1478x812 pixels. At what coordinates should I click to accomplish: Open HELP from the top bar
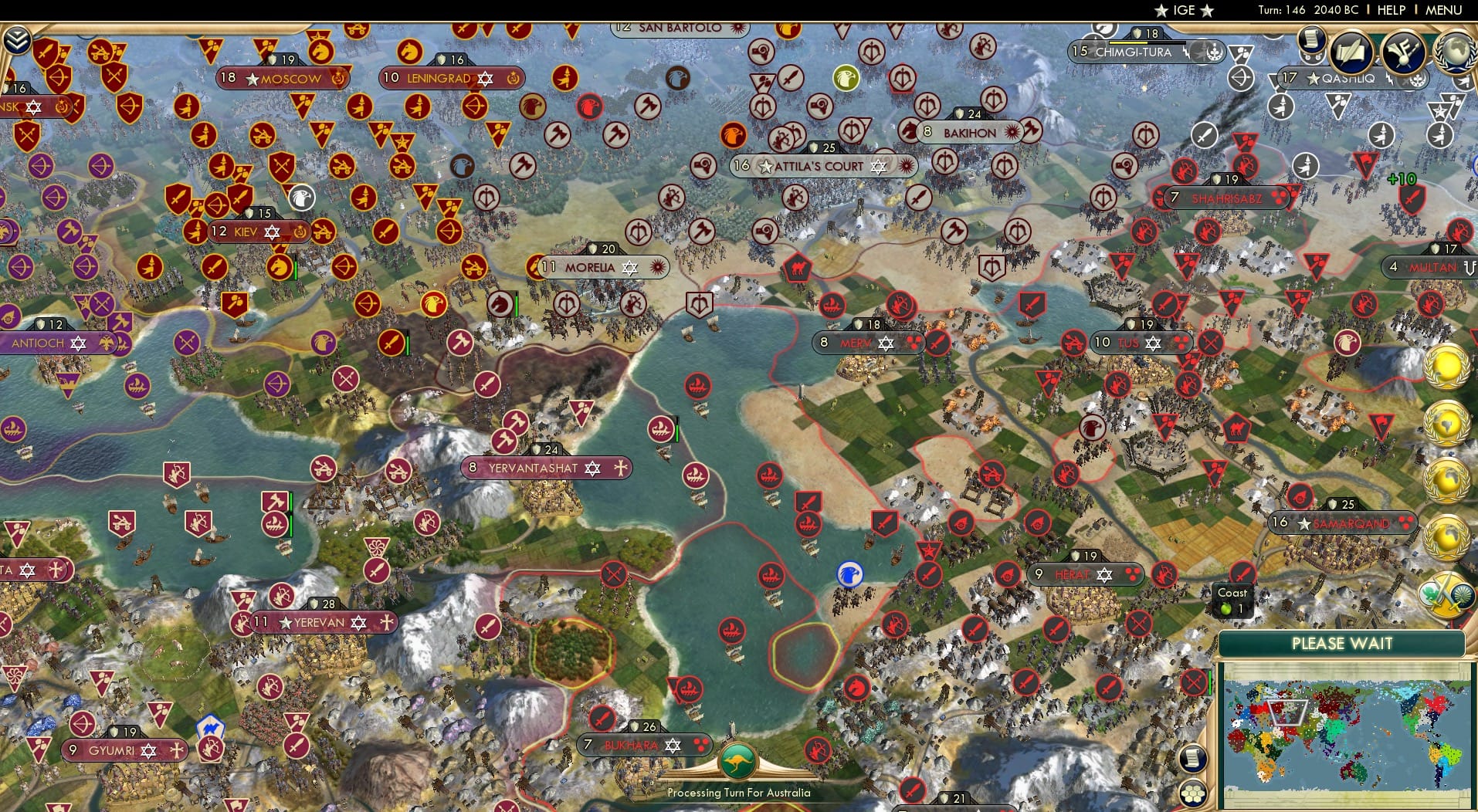(x=1390, y=10)
